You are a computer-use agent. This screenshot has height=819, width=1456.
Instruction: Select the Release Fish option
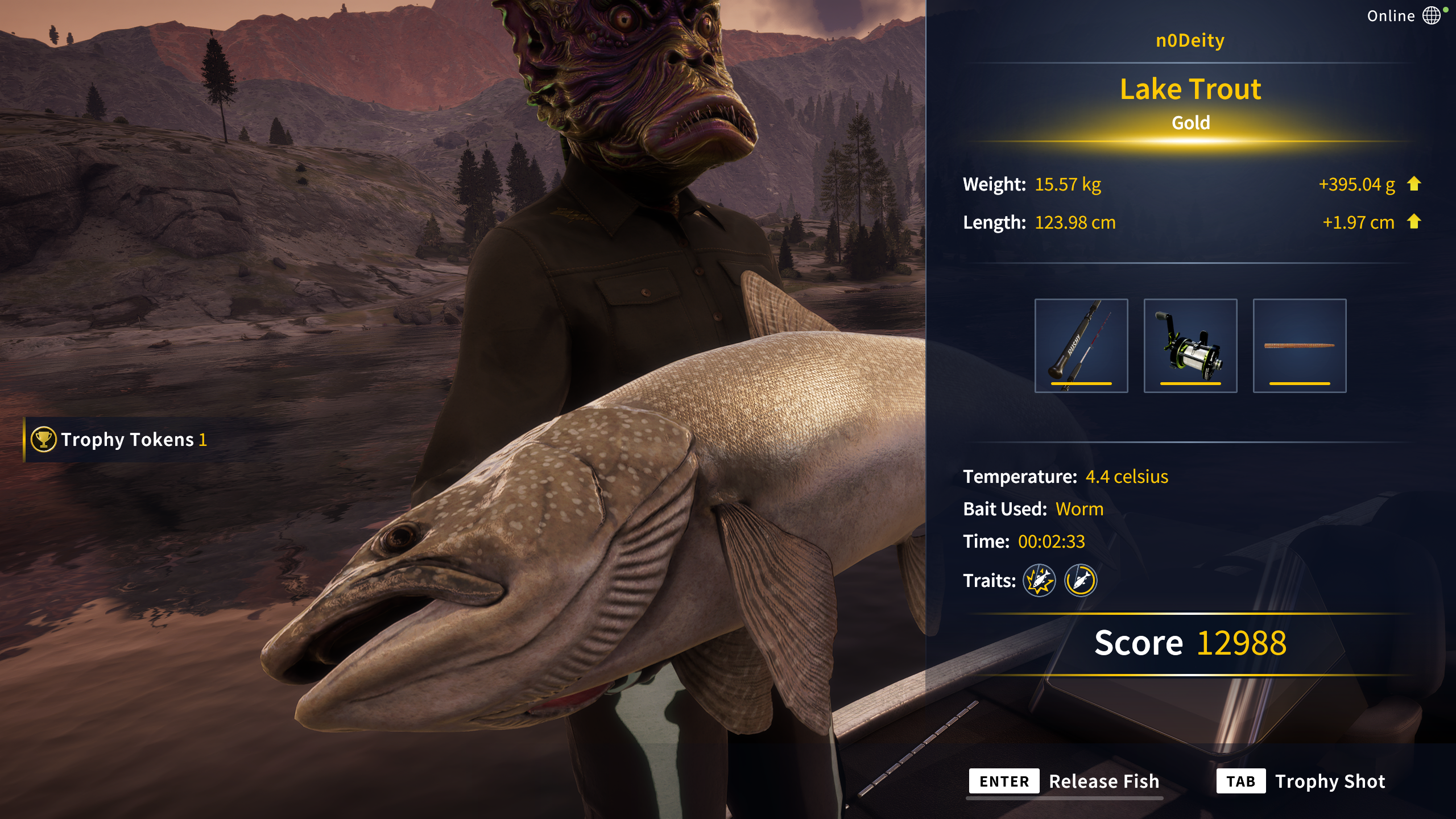(x=1064, y=781)
